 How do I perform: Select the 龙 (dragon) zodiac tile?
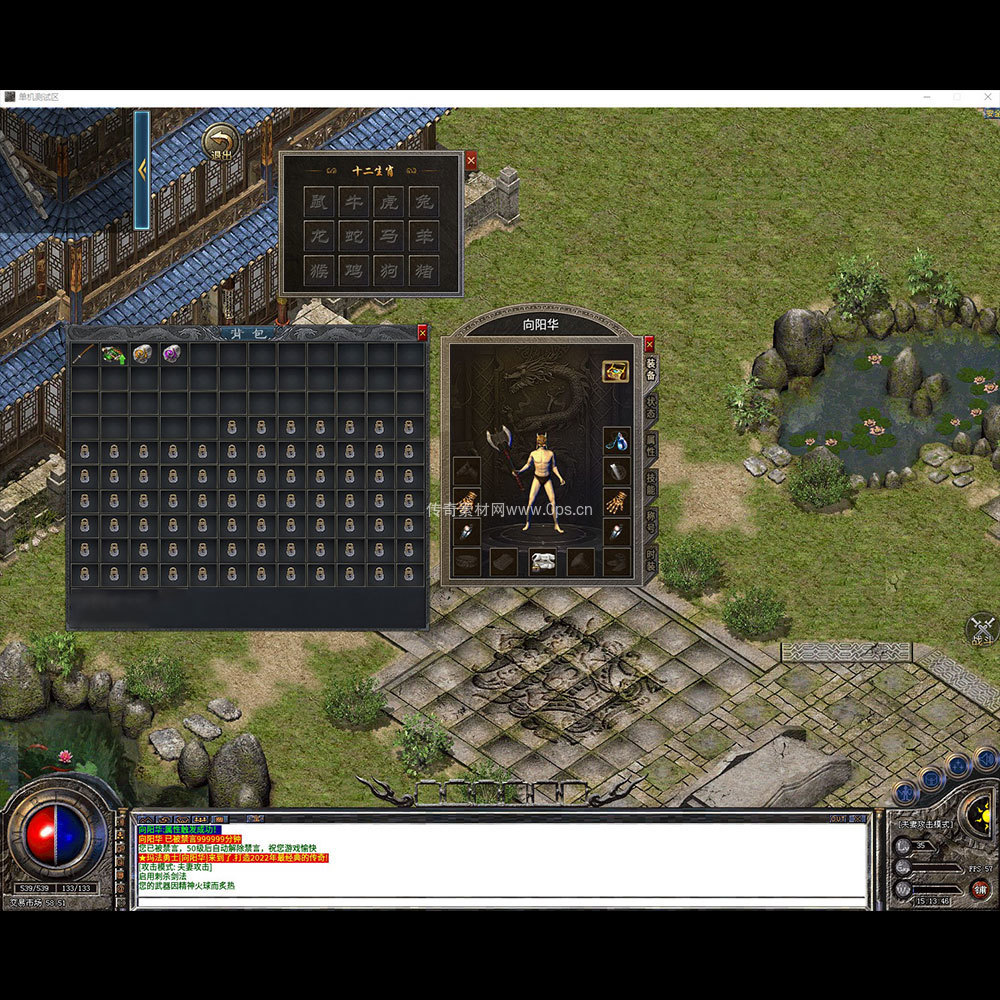pyautogui.click(x=318, y=236)
